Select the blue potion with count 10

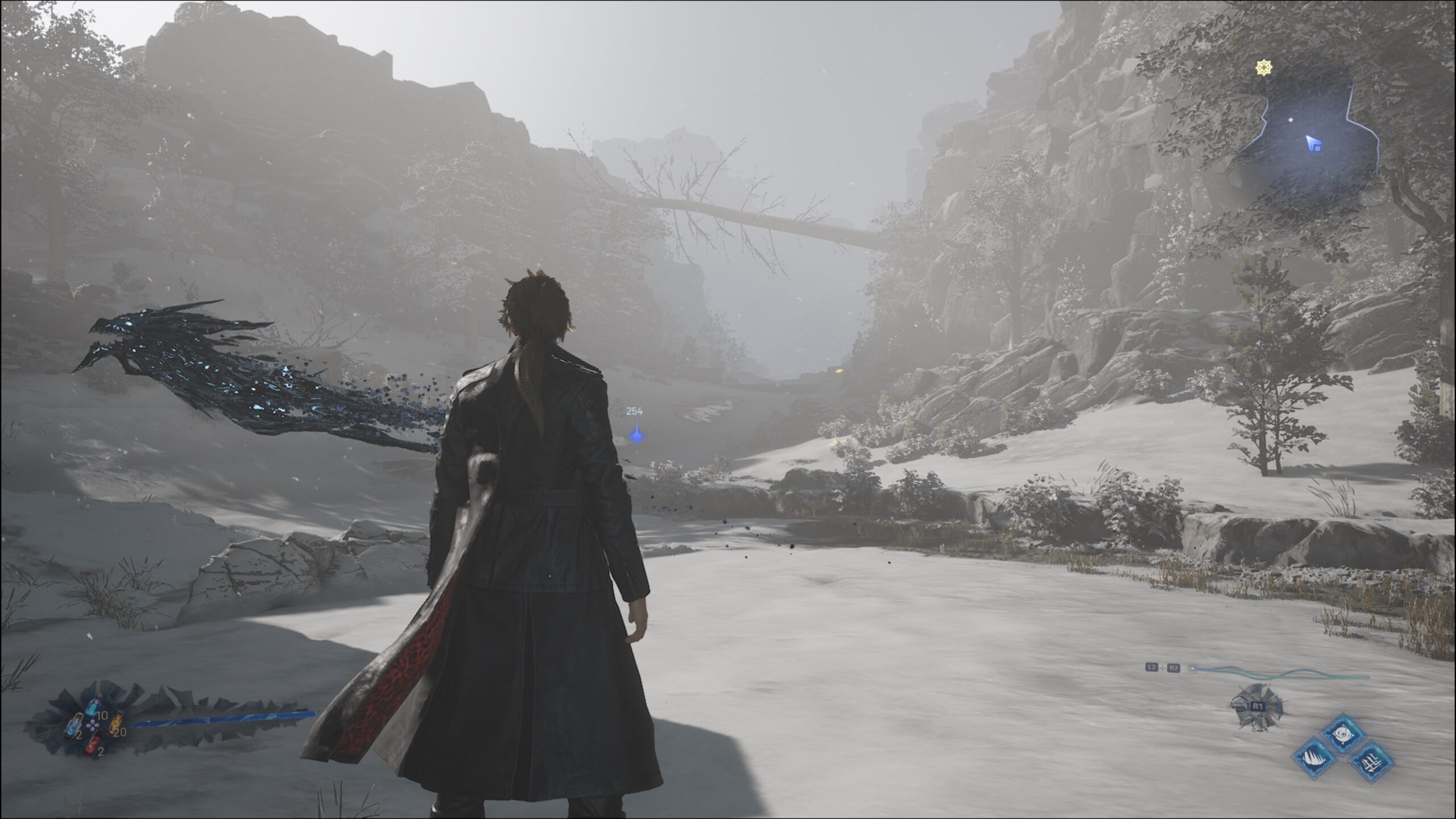pyautogui.click(x=93, y=708)
